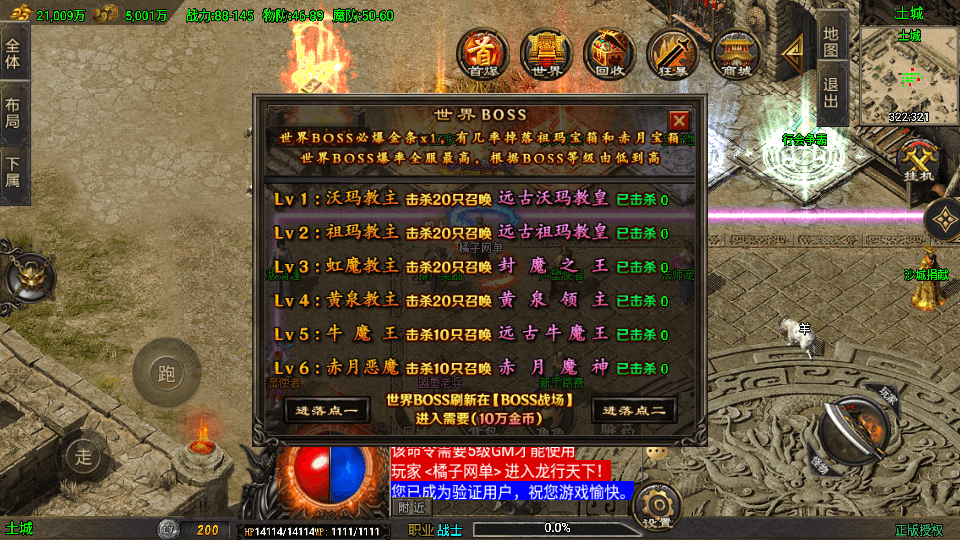The image size is (960, 540).
Task: Open the 设置 settings gear
Action: click(656, 505)
